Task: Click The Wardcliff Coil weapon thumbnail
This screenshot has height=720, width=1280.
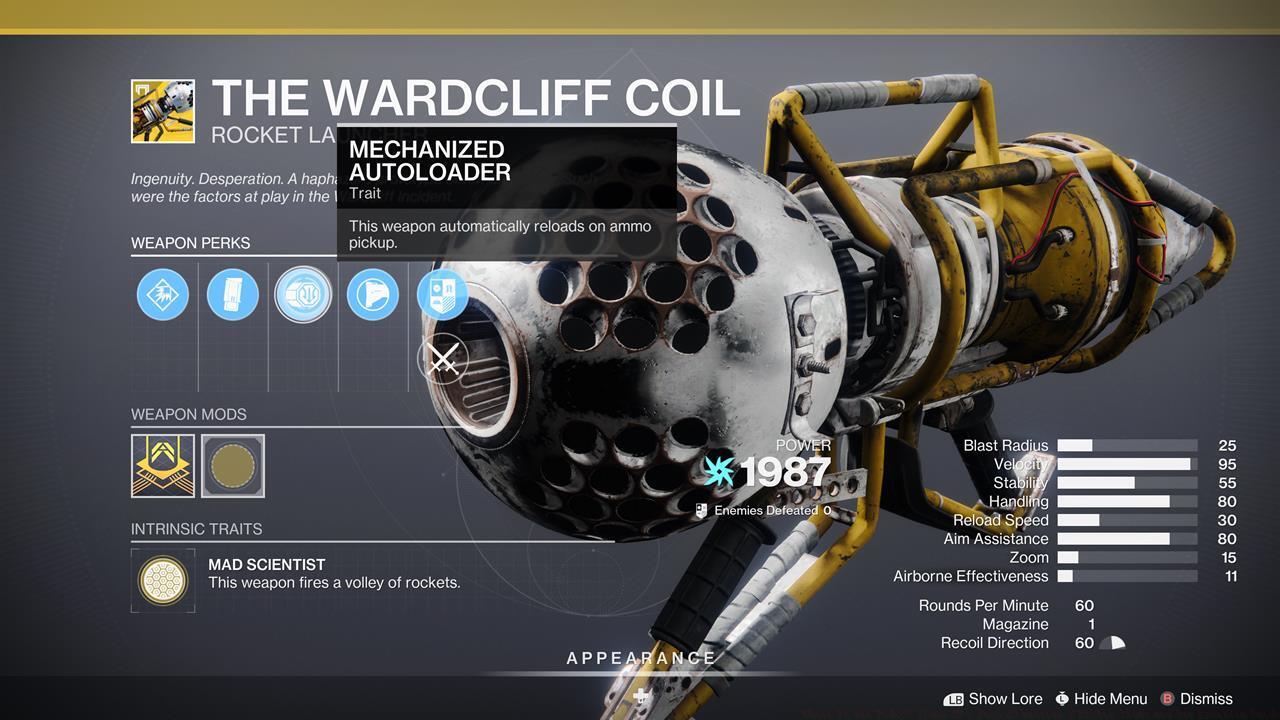Action: click(x=164, y=110)
